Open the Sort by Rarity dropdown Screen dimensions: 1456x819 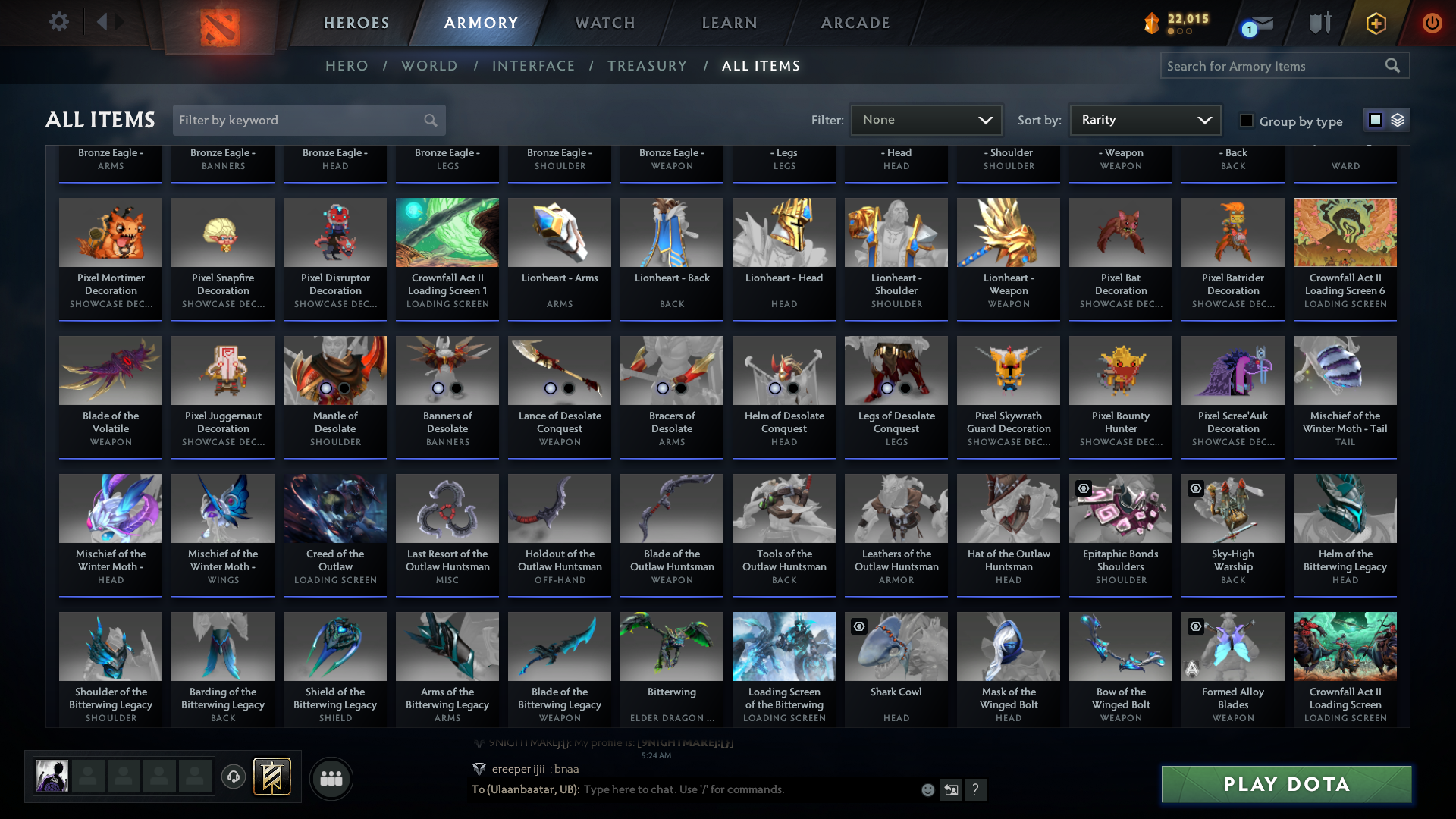point(1144,119)
